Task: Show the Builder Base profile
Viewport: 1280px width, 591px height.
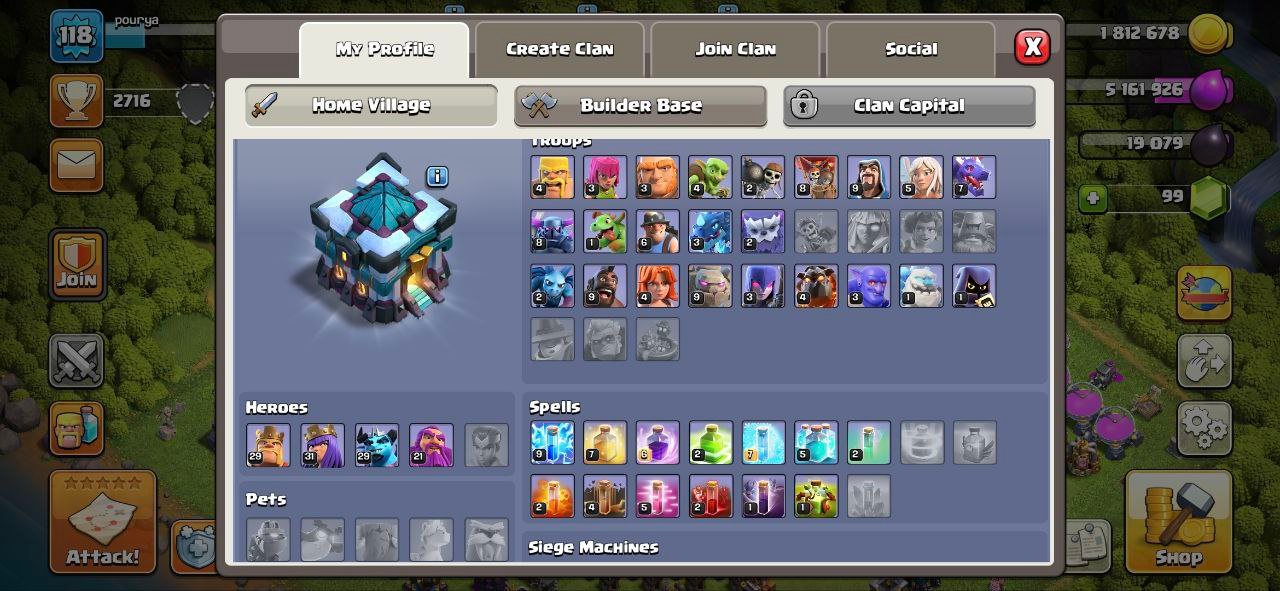Action: [640, 105]
